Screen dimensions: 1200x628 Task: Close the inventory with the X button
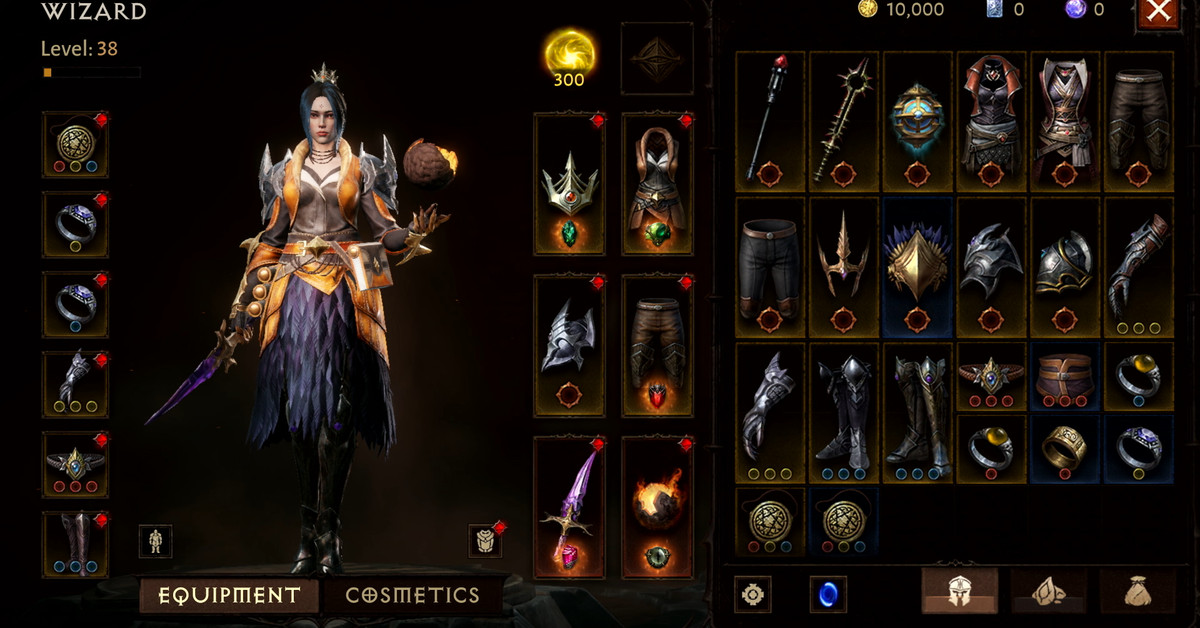click(x=1158, y=12)
